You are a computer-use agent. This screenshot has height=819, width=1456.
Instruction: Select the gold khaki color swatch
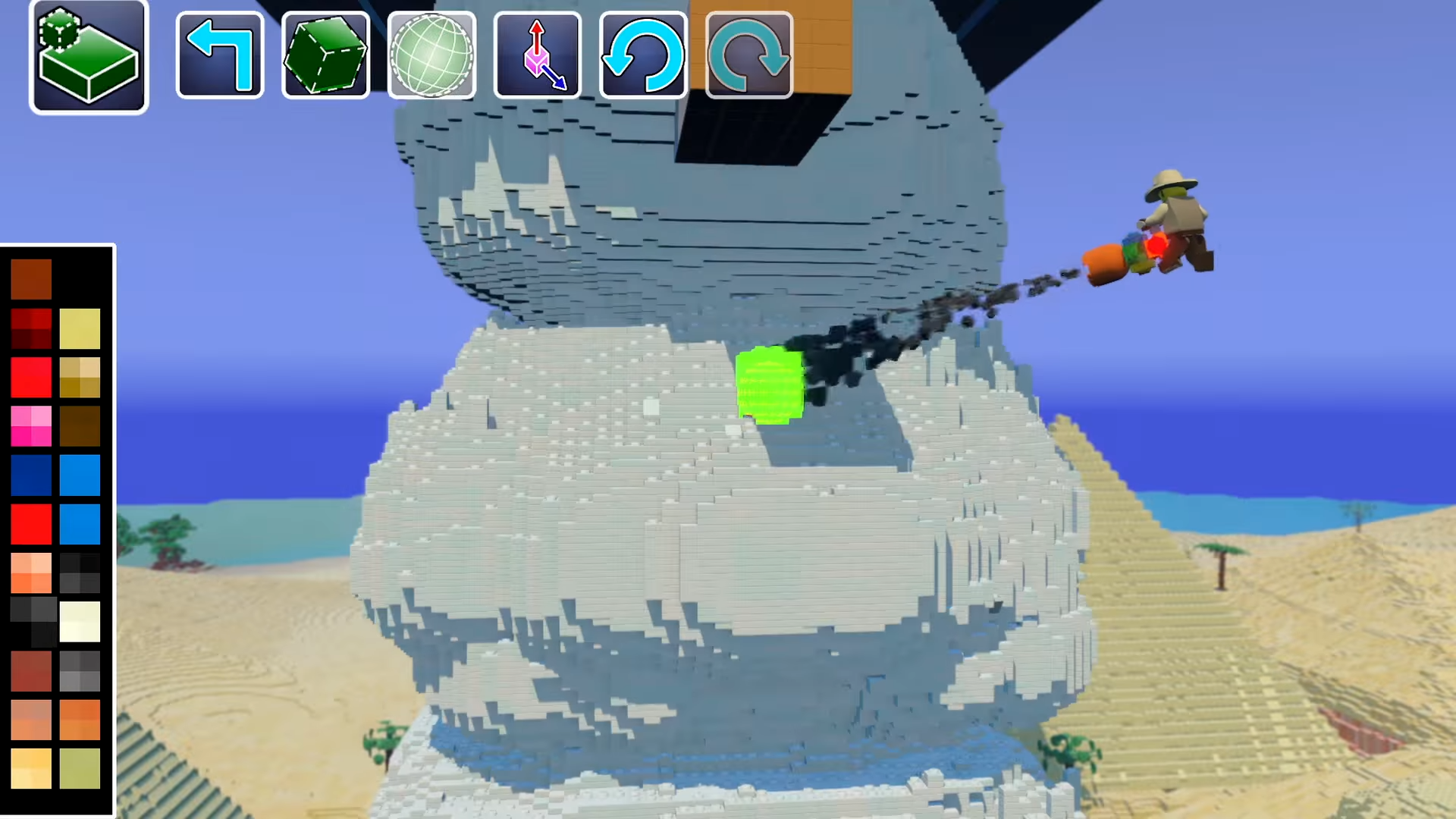[x=80, y=377]
